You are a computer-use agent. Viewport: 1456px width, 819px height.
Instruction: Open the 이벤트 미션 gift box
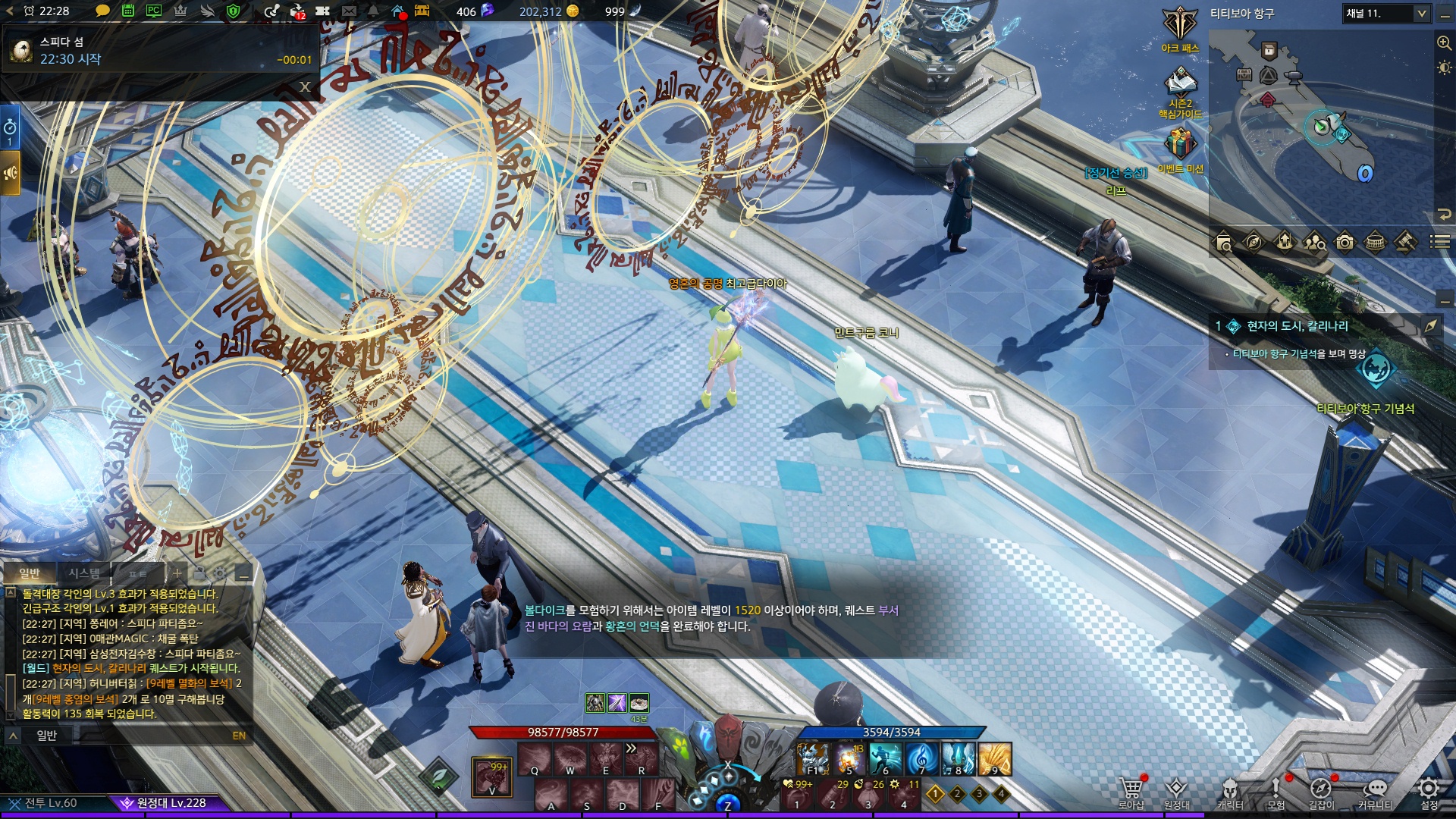(x=1180, y=143)
